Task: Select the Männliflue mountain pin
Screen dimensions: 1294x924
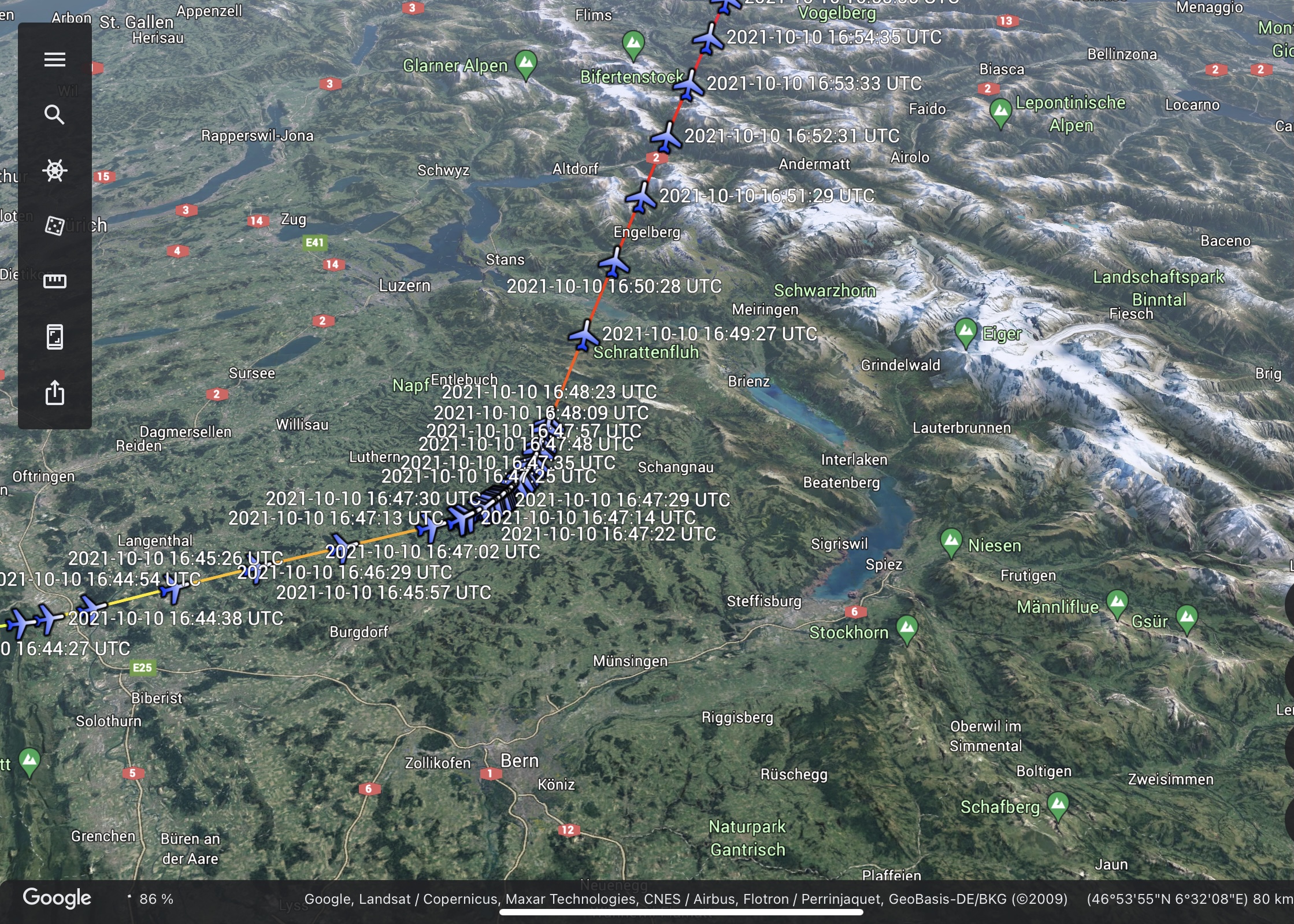Action: tap(1117, 603)
